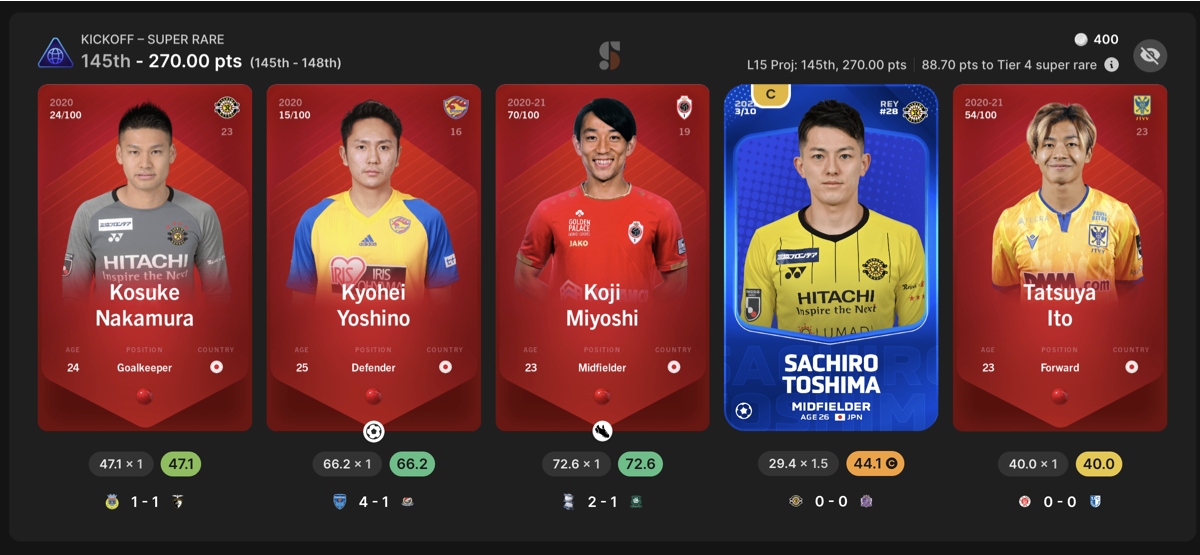Open Toshima's 44.1 captain score pill
Image resolution: width=1200 pixels, height=555 pixels.
tap(876, 464)
